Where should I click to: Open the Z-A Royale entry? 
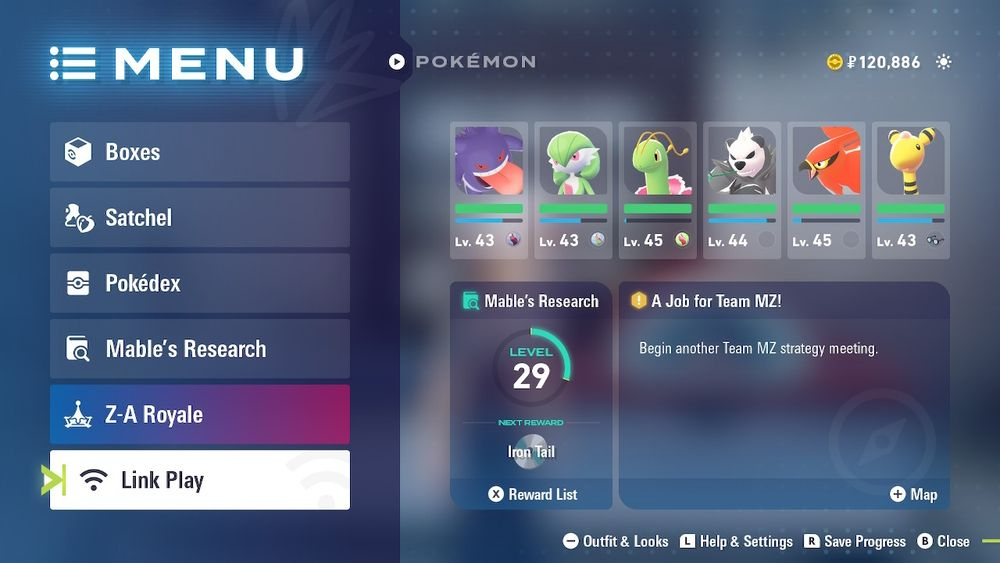[200, 414]
